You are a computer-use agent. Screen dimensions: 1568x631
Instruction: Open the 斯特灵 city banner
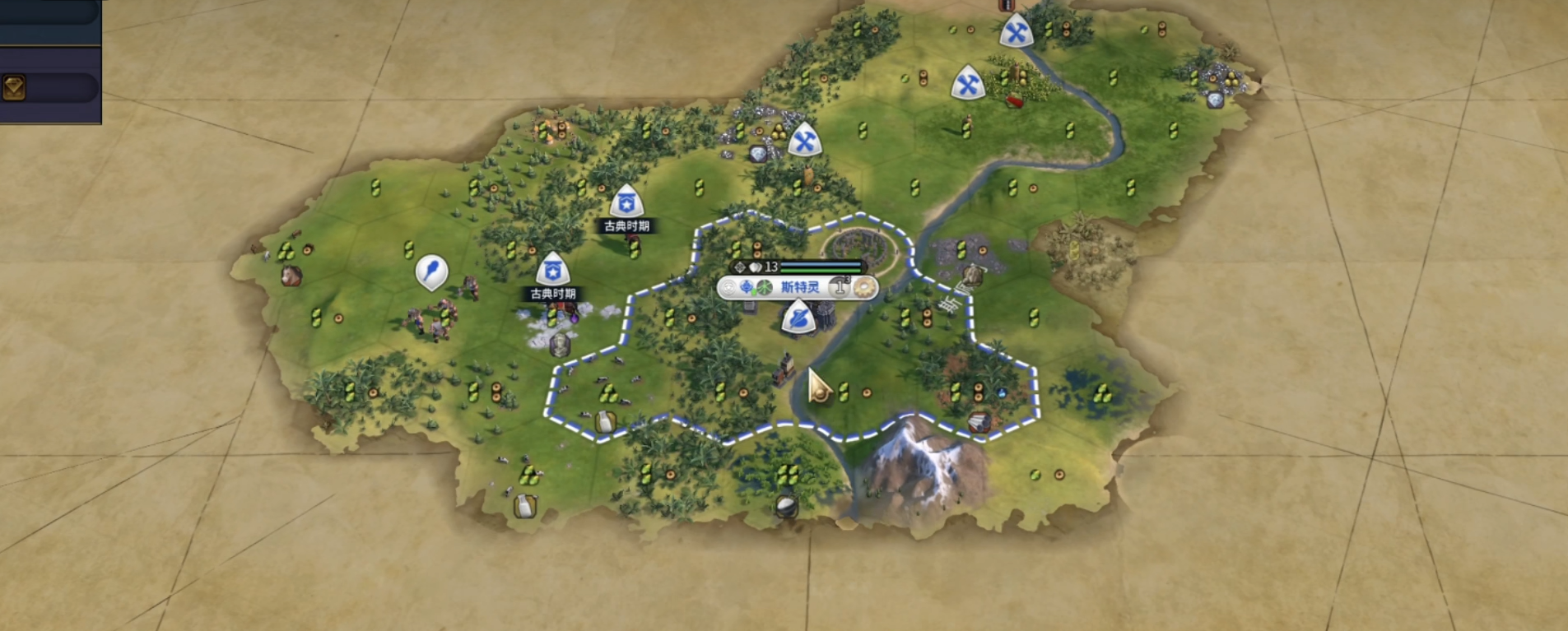[798, 287]
